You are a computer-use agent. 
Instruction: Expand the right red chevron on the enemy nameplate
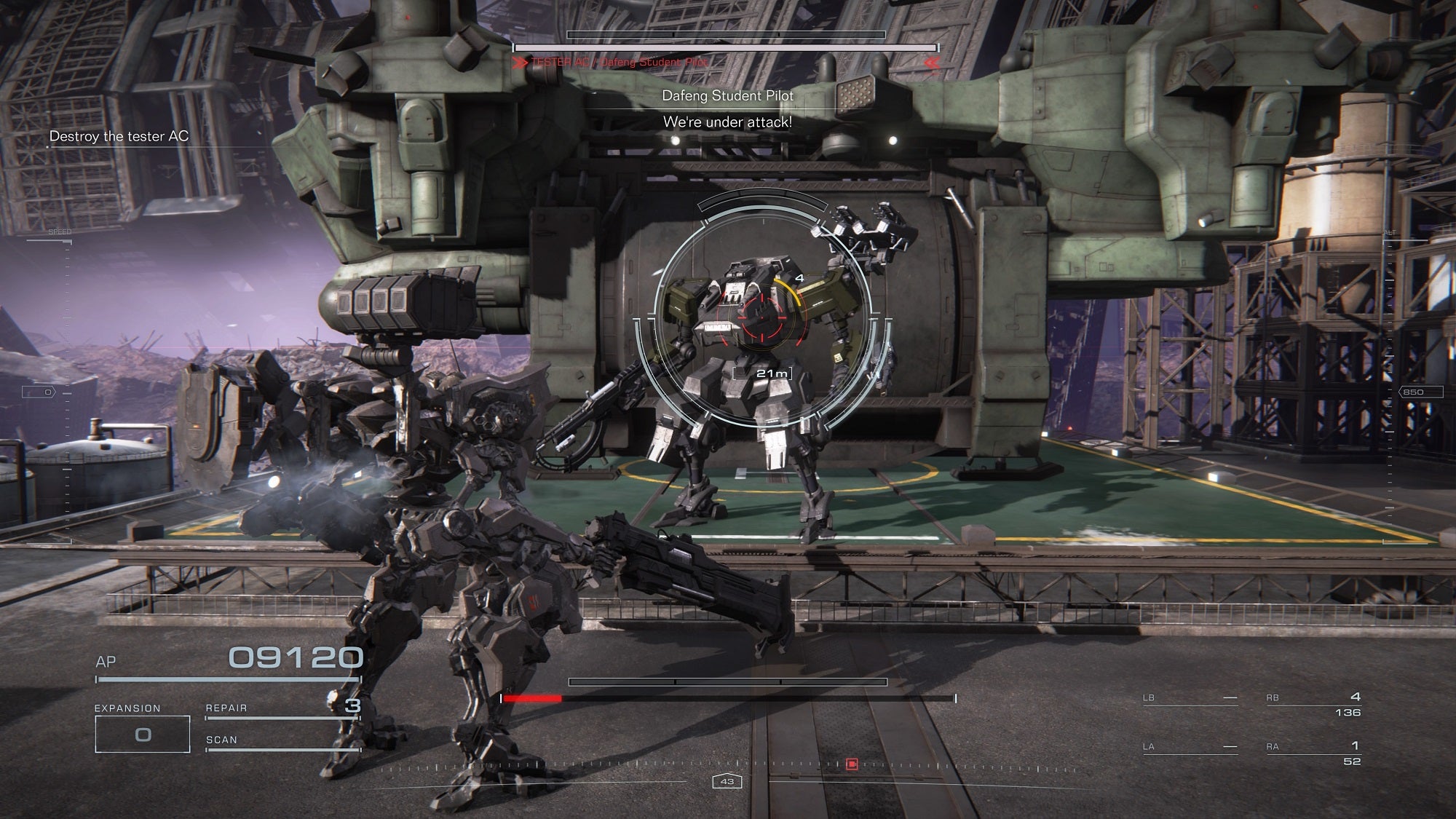[x=934, y=63]
